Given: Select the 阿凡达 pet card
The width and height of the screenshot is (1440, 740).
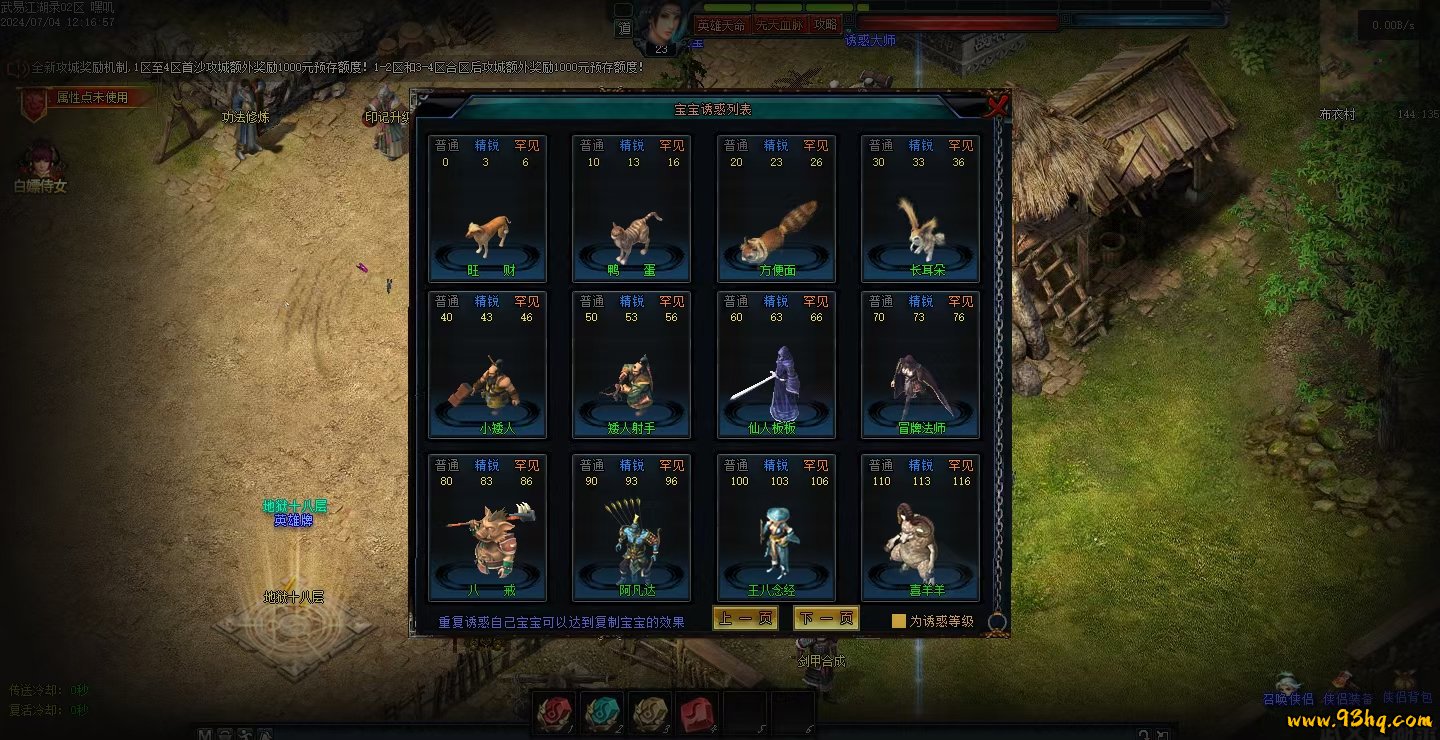Looking at the screenshot, I should point(632,528).
